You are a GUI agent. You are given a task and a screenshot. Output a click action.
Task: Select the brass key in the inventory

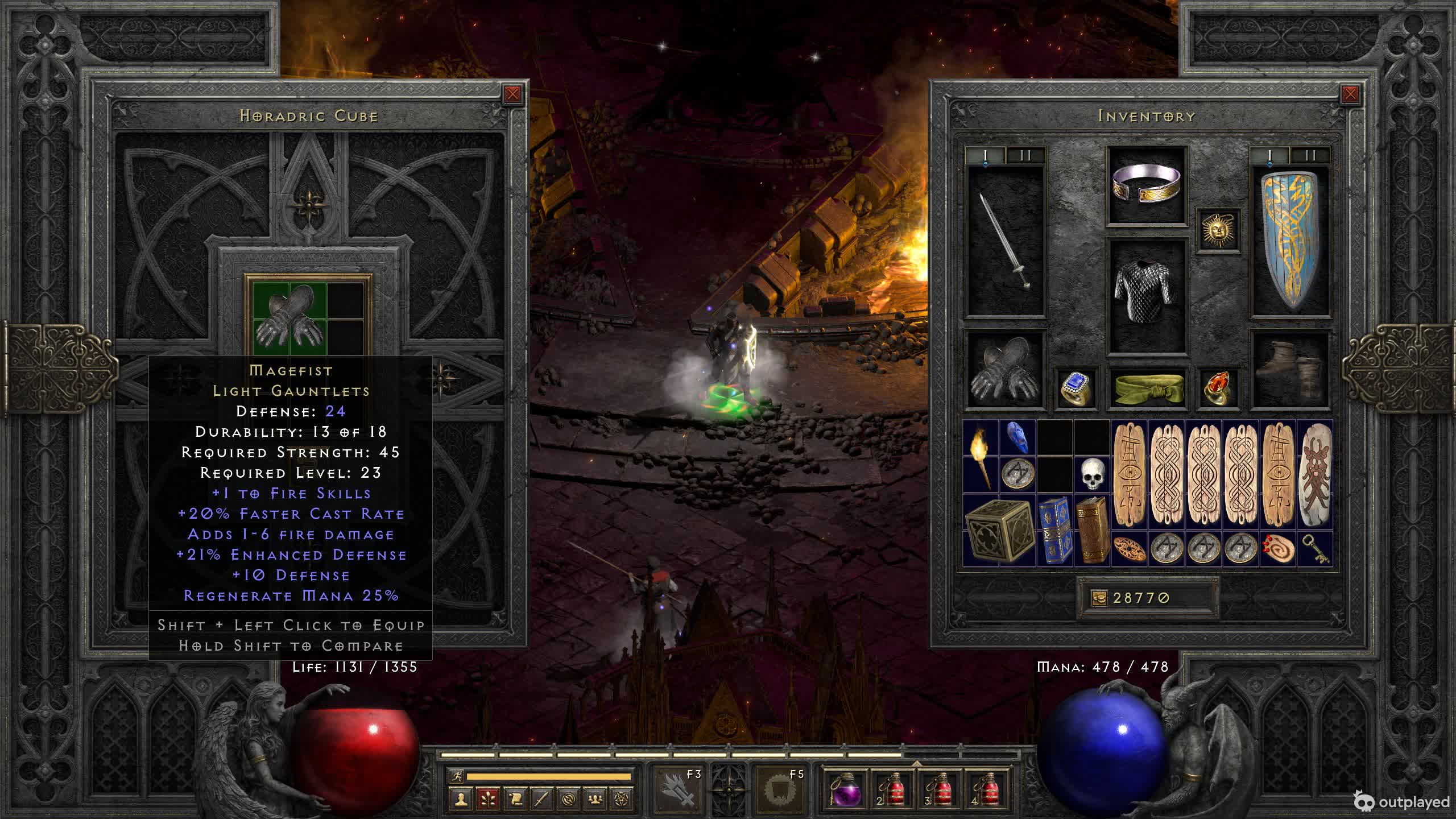[x=1315, y=548]
